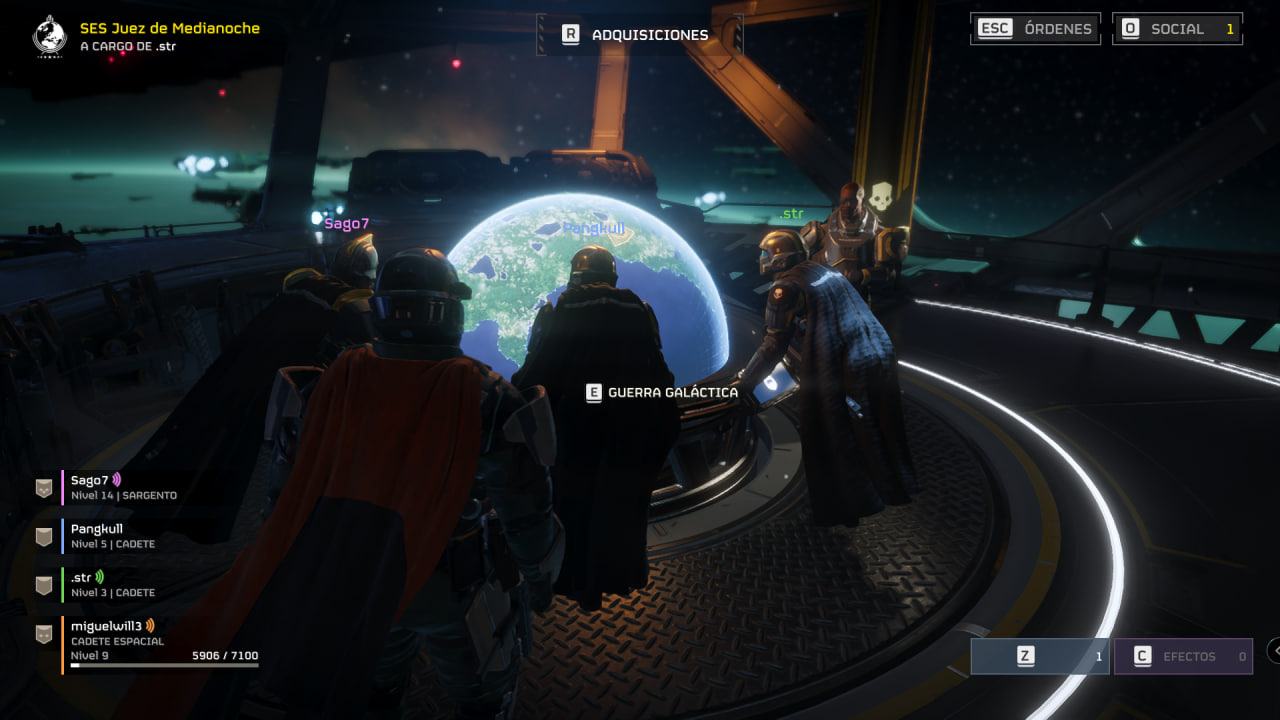Click the SES Juez de Medianoche ship emblem

(49, 36)
